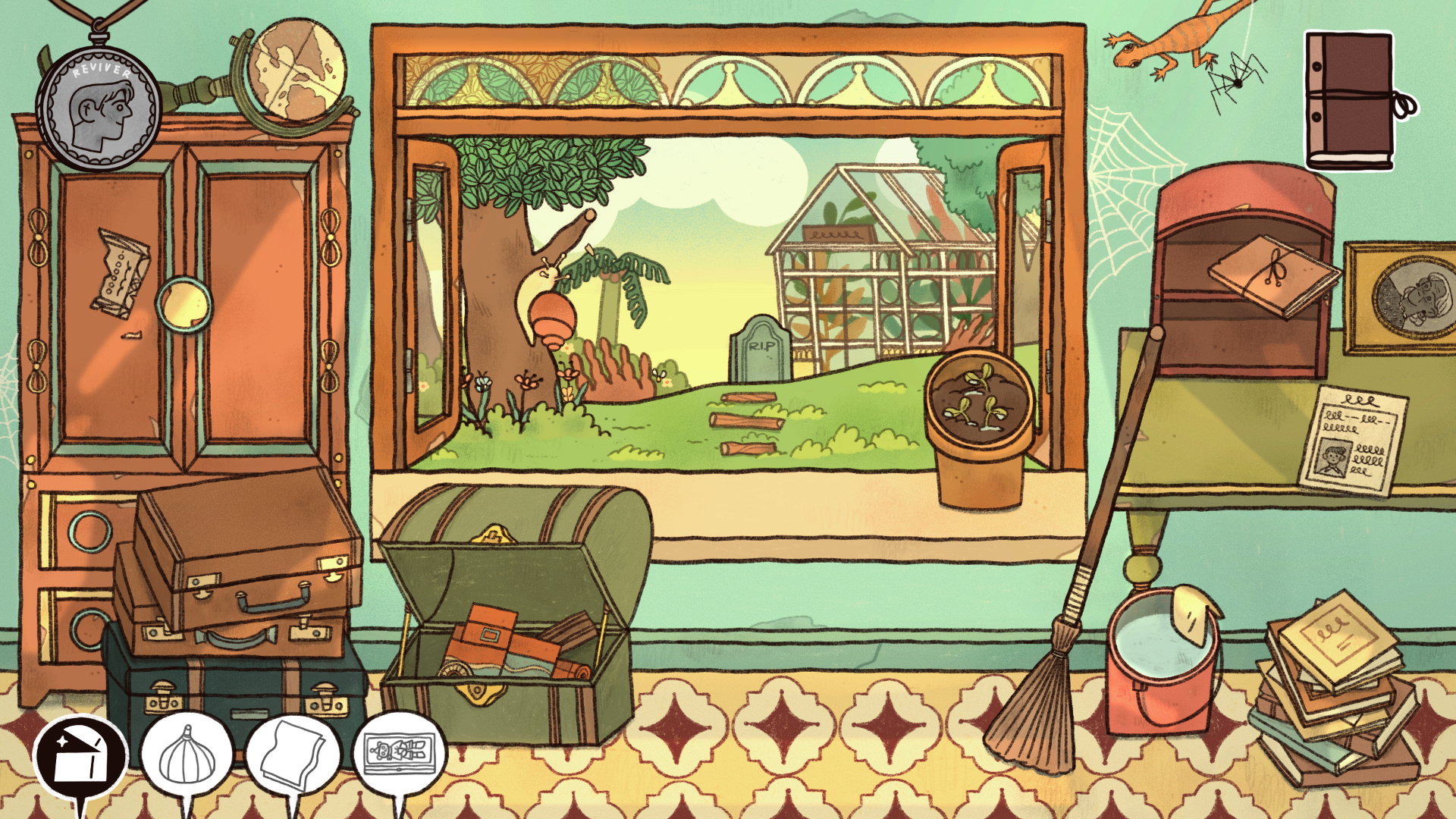Select the garlic bulb inventory item
The image size is (1456, 819).
click(187, 755)
